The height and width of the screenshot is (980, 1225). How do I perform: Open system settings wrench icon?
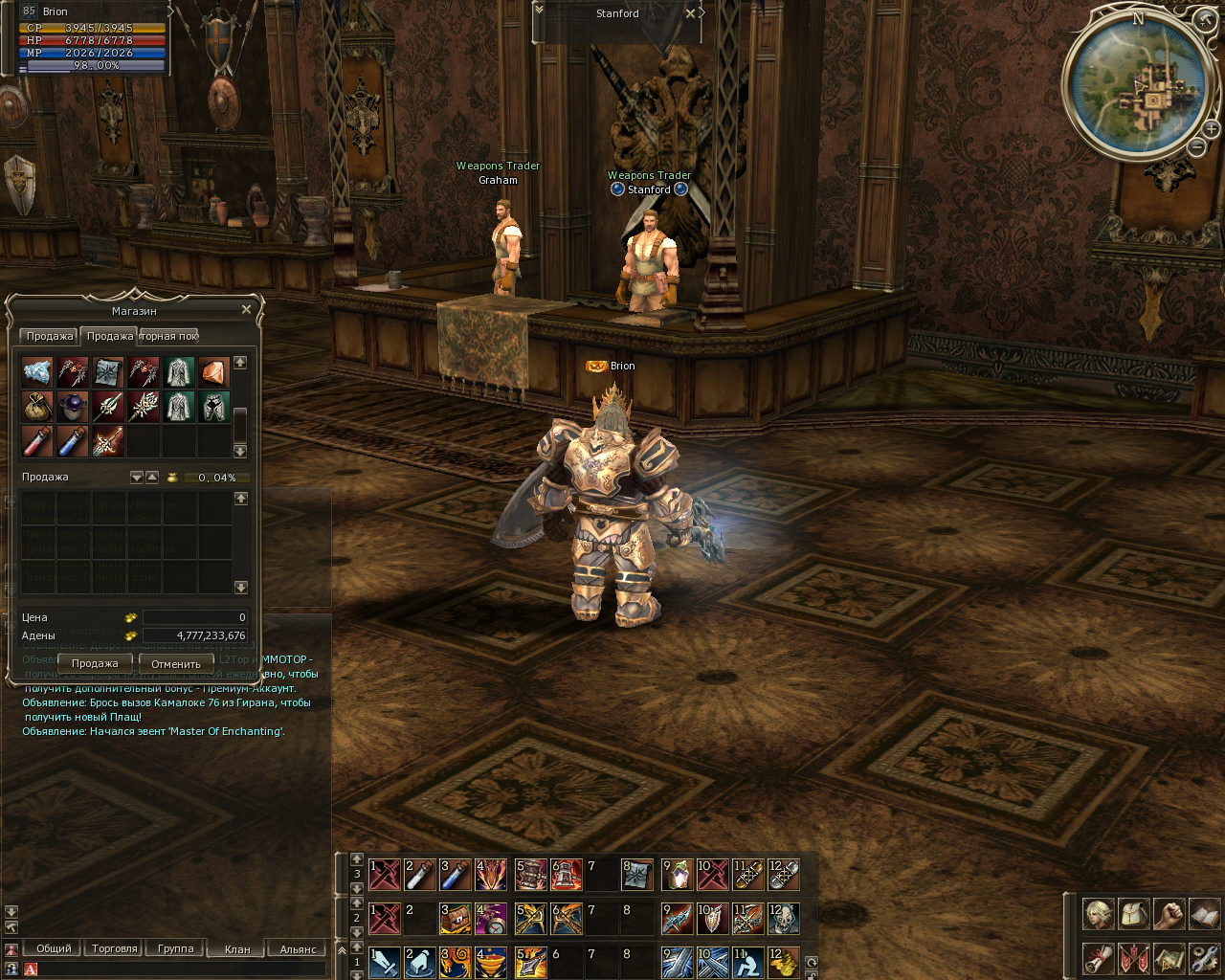point(1204,957)
